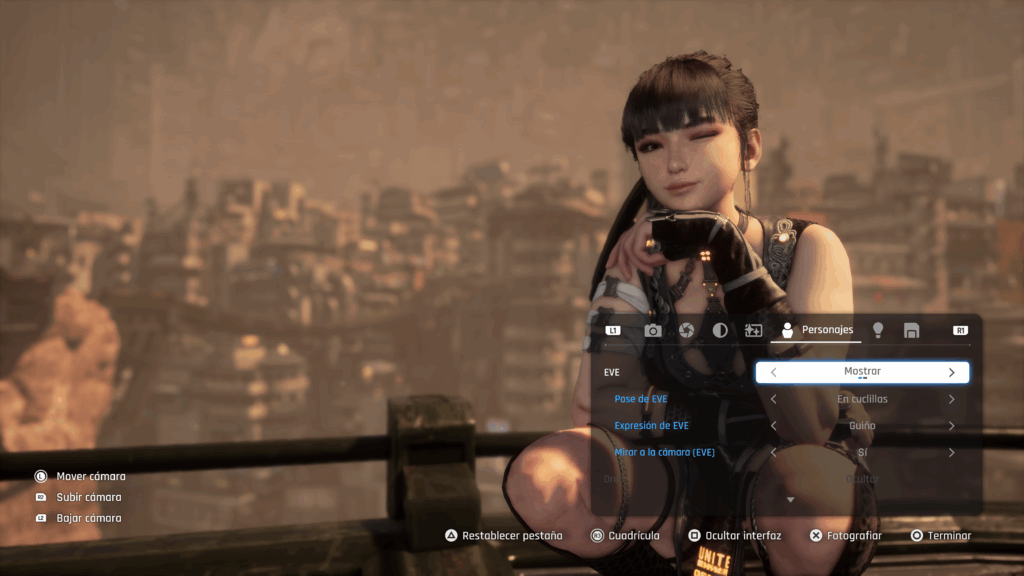The width and height of the screenshot is (1024, 576).
Task: Open the aperture shutter tab
Action: click(686, 330)
